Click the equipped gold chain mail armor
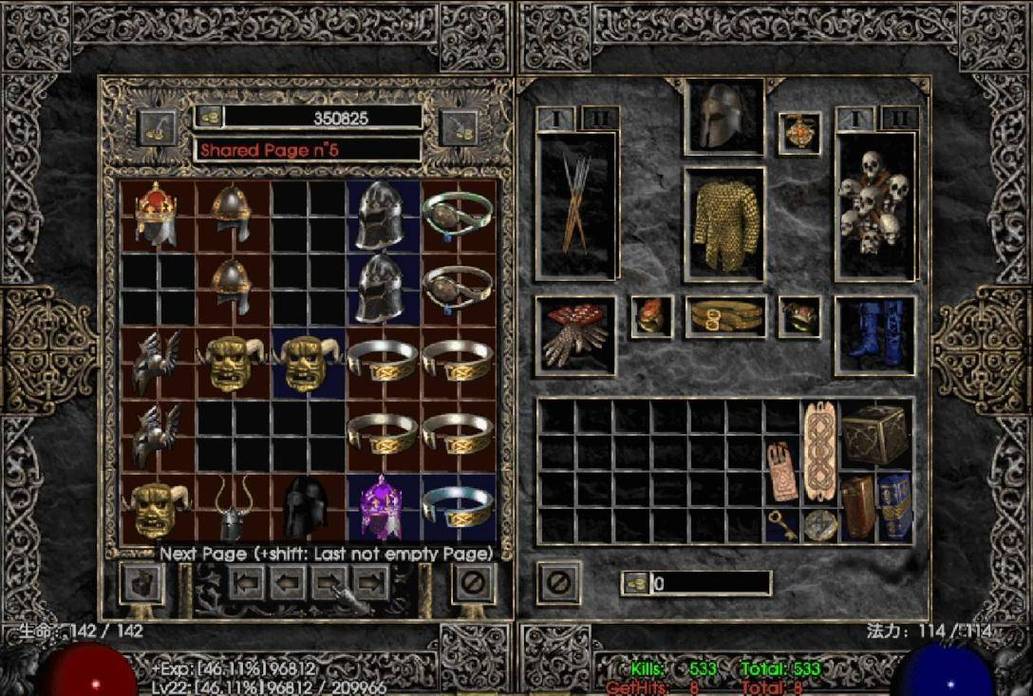Image resolution: width=1033 pixels, height=696 pixels. click(x=725, y=224)
